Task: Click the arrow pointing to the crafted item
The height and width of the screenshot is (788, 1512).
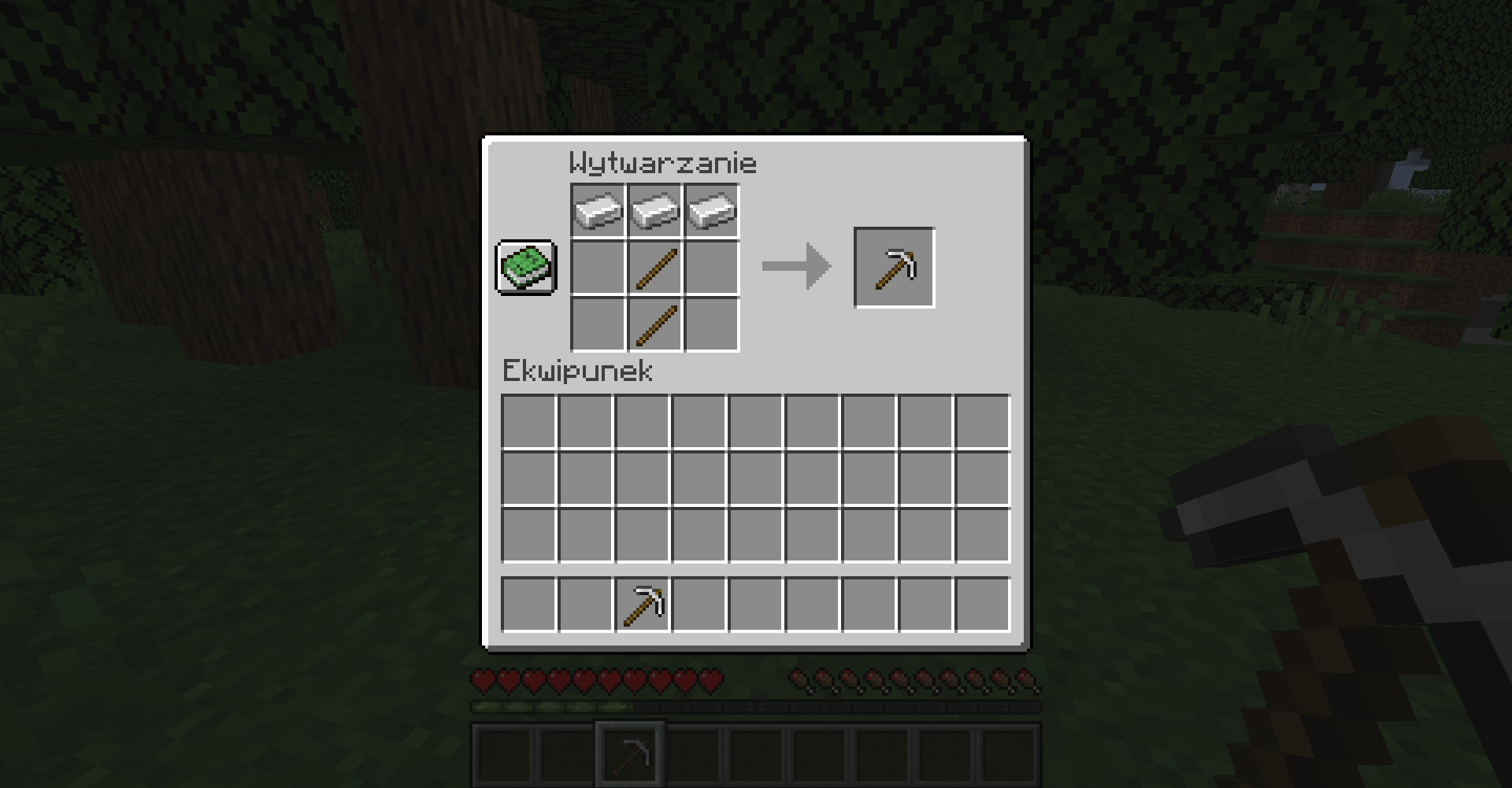Action: tap(795, 266)
